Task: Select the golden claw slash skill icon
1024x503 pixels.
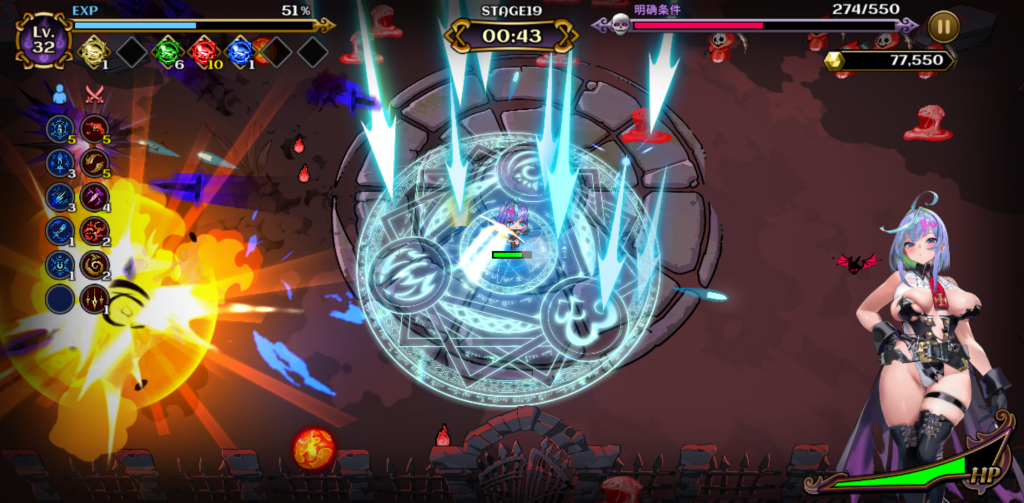Action: click(95, 162)
